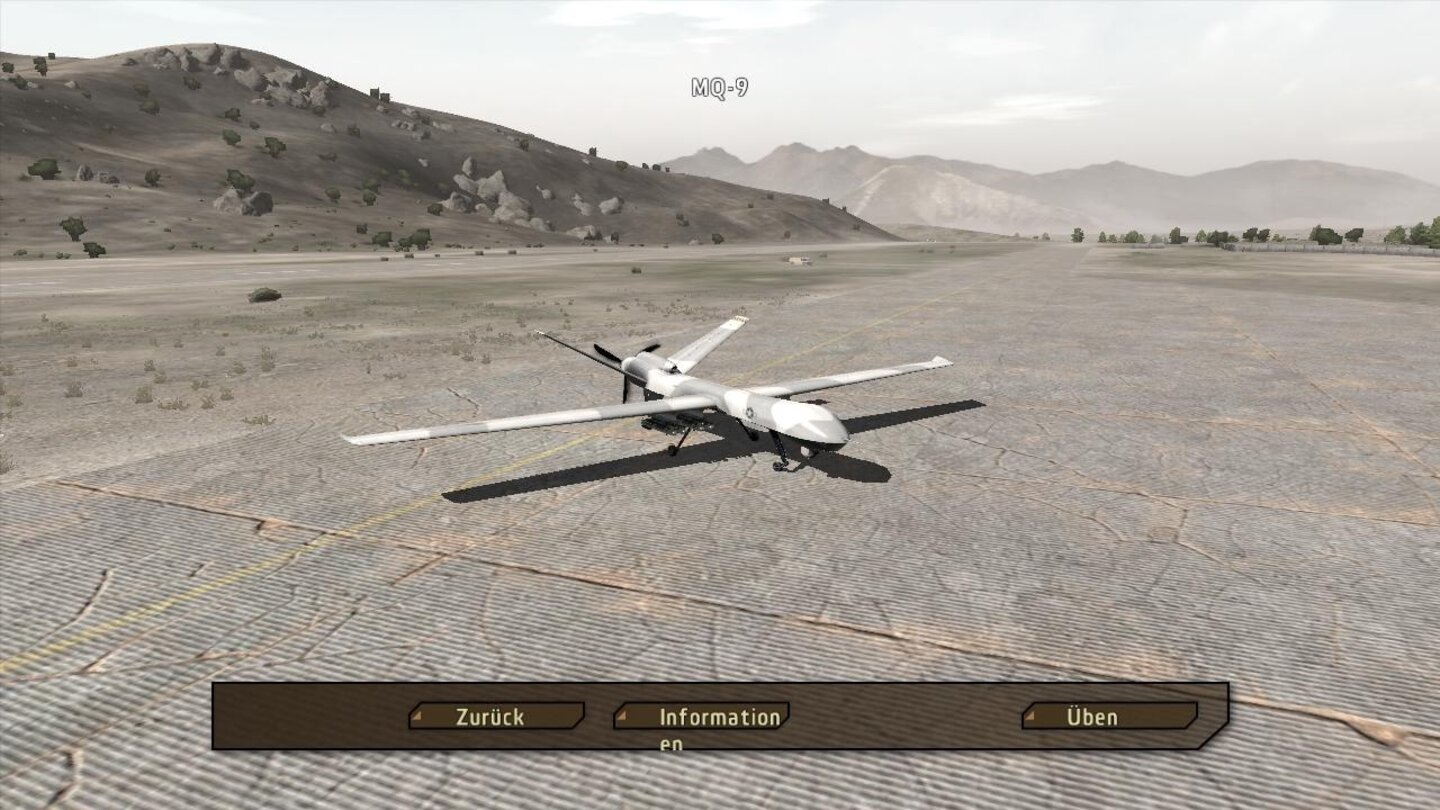Select the MQ-9 title label
Screen dimensions: 1440x810
pos(722,87)
